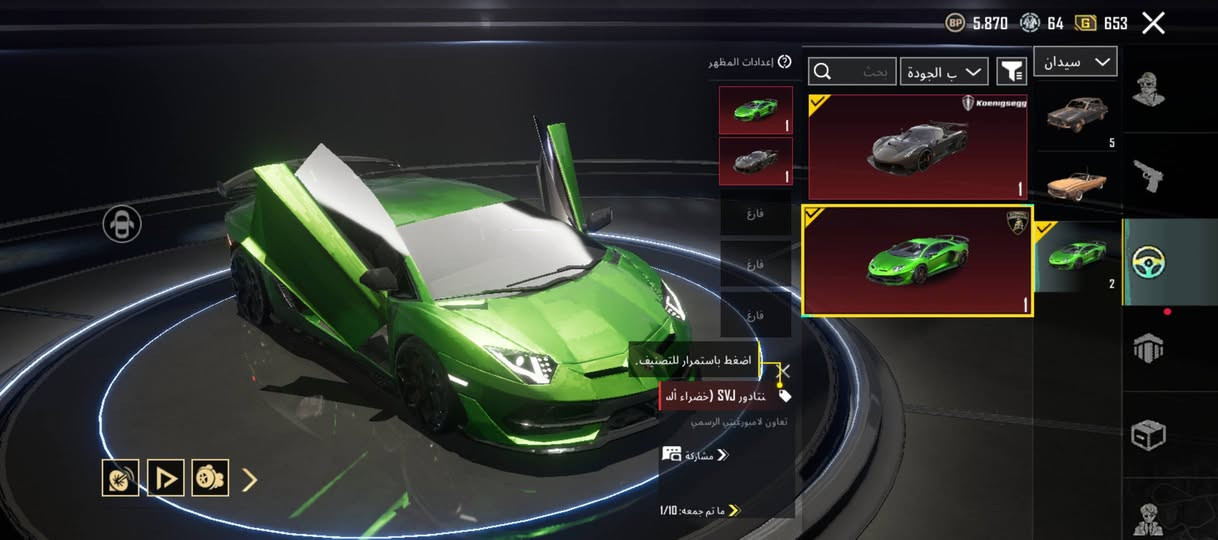The height and width of the screenshot is (540, 1218).
Task: Open appearance settings help question mark
Action: 785,62
